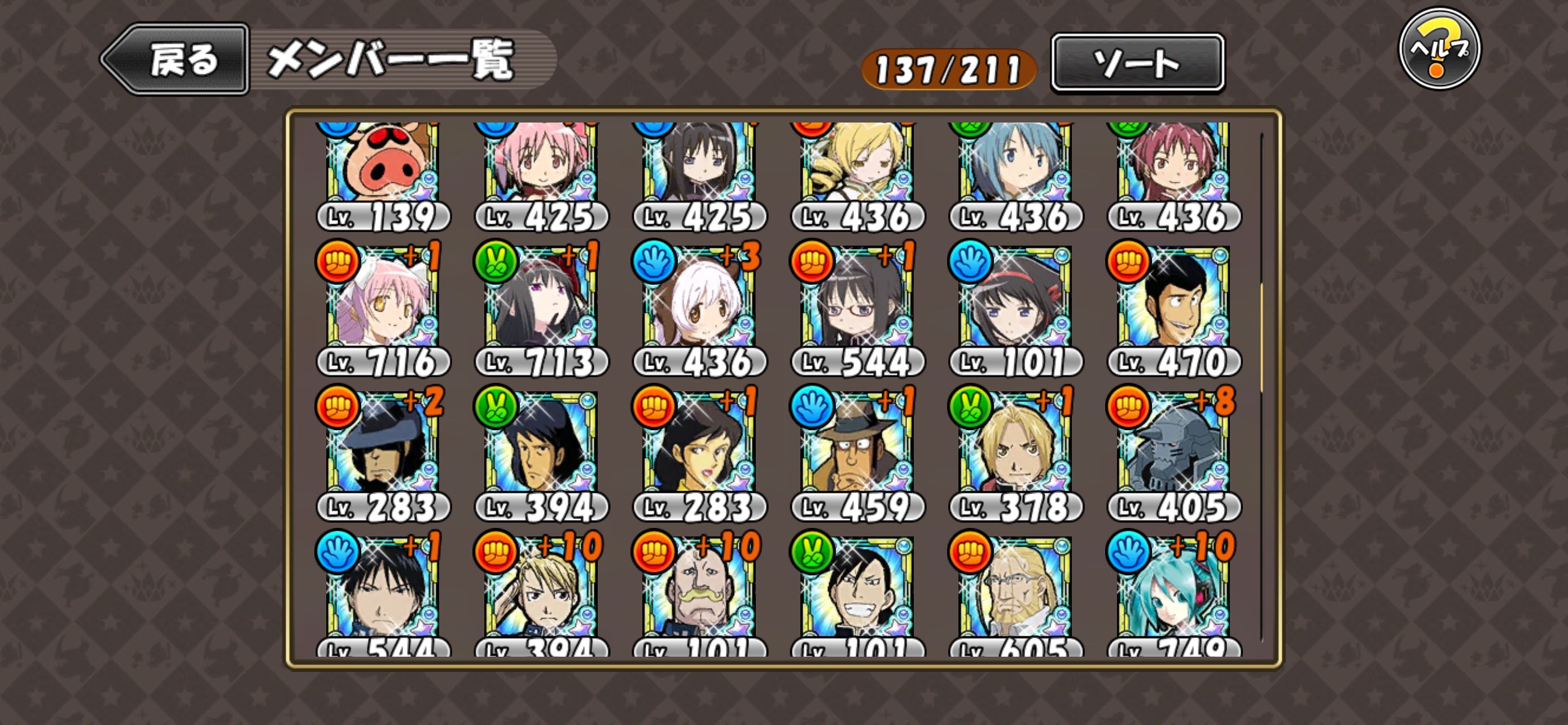Open the ソート sort options
The image size is (1568, 725).
pos(1137,63)
